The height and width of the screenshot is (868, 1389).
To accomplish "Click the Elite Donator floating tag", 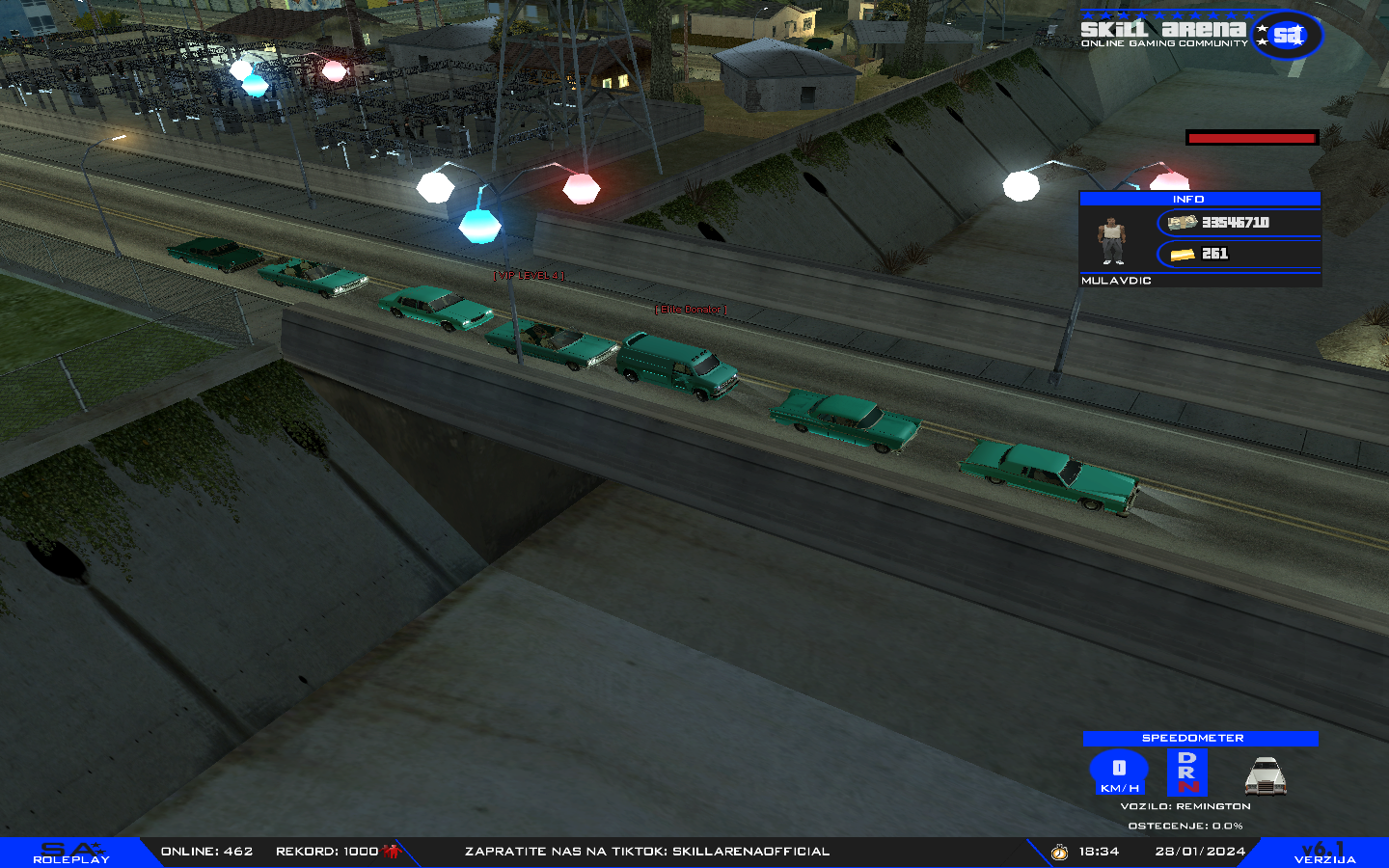I will tap(691, 311).
